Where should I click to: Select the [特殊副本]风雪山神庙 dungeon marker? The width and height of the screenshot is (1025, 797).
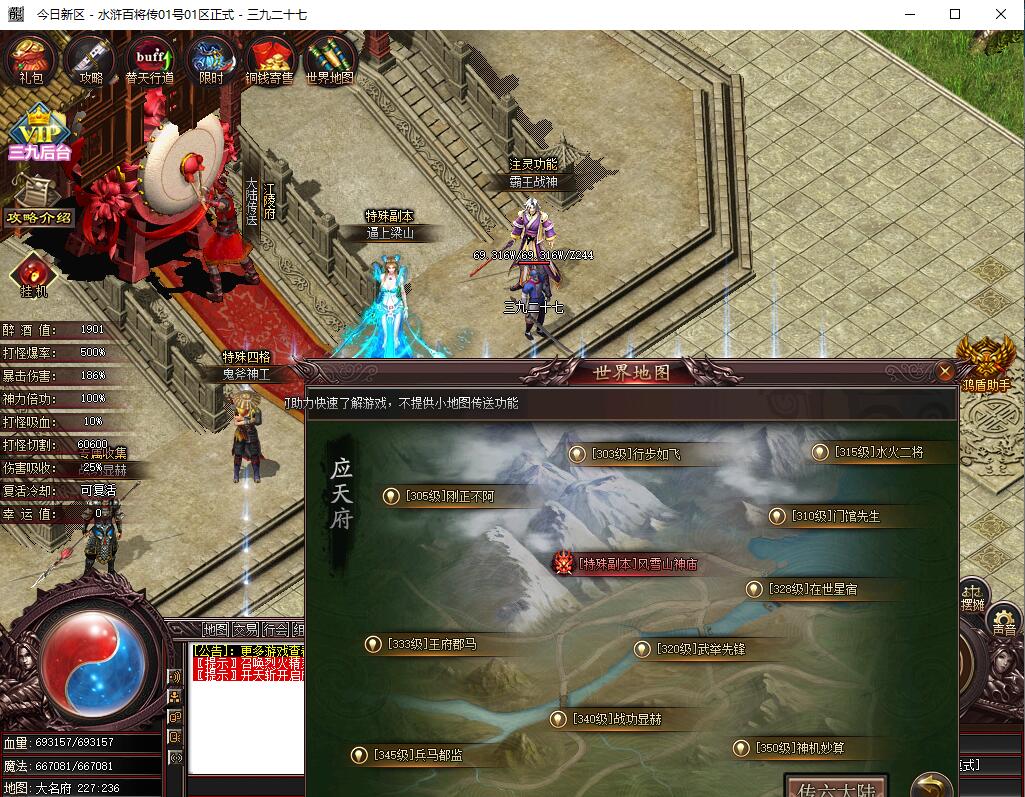click(x=628, y=563)
